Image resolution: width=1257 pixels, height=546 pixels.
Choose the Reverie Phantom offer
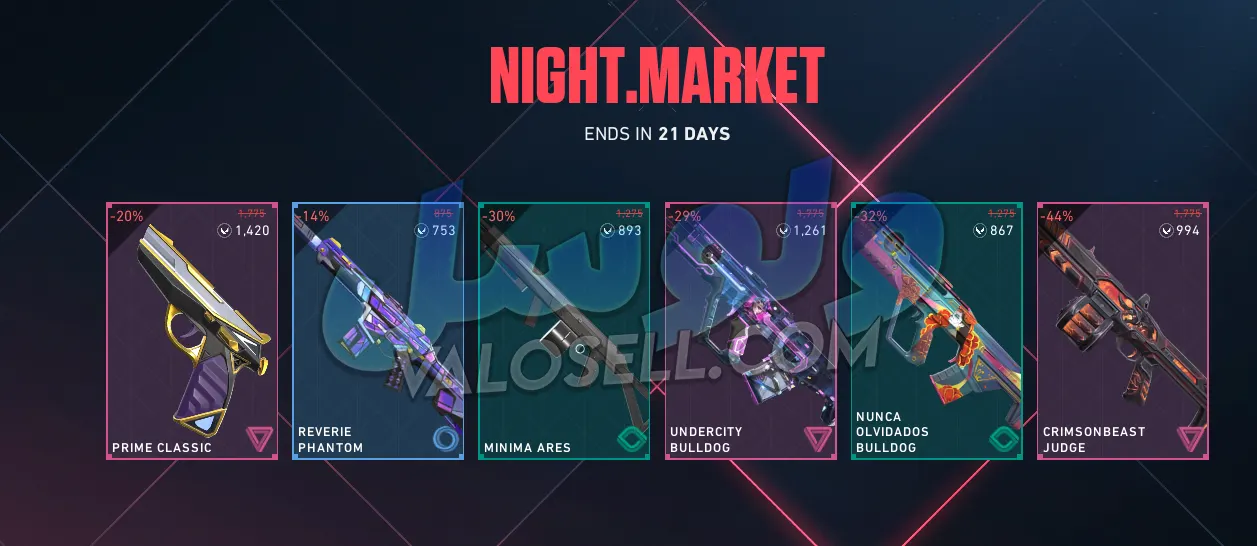[378, 331]
